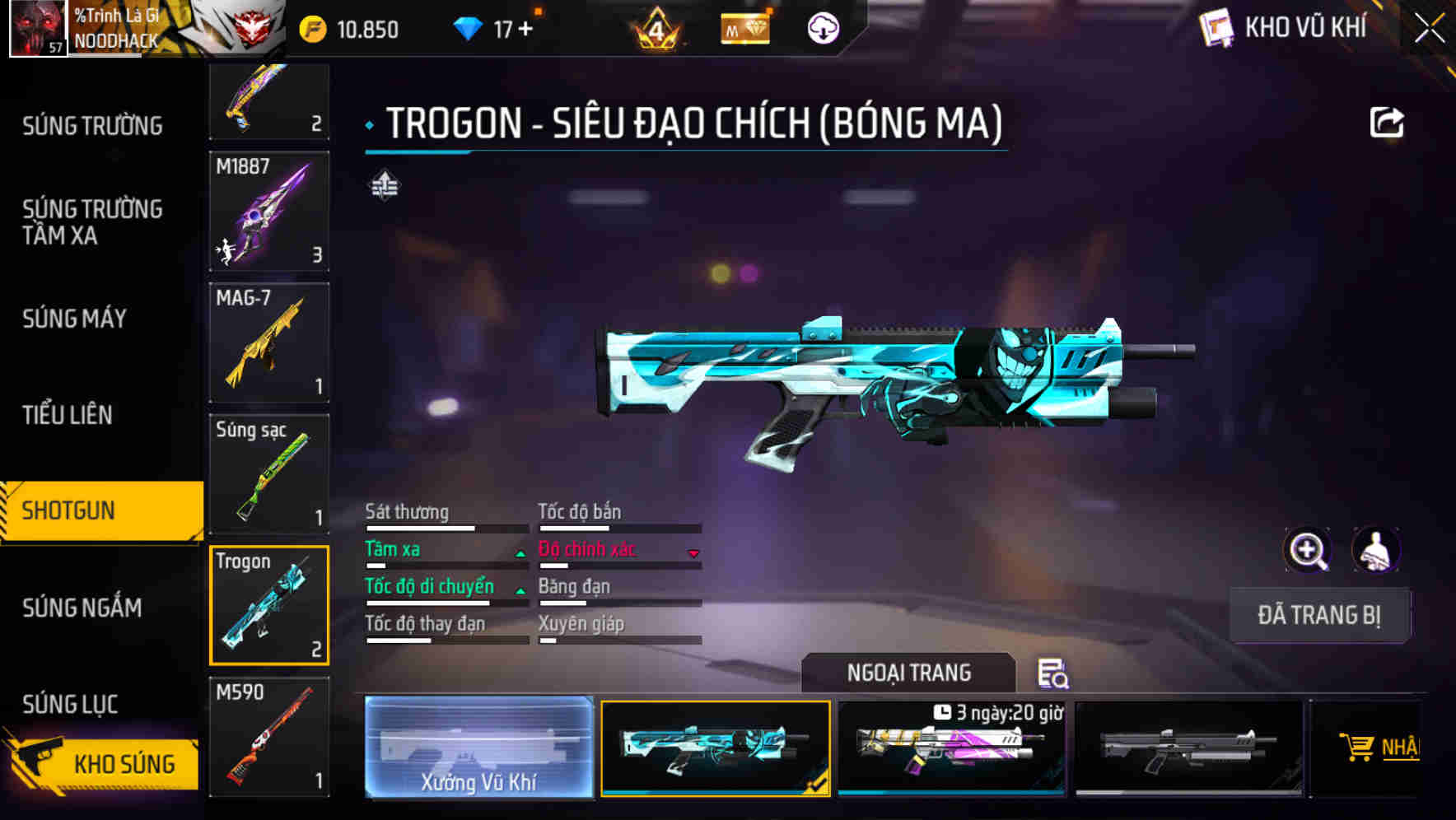Click the Đã Trang Bị button
Viewport: 1456px width, 820px height.
click(1318, 615)
